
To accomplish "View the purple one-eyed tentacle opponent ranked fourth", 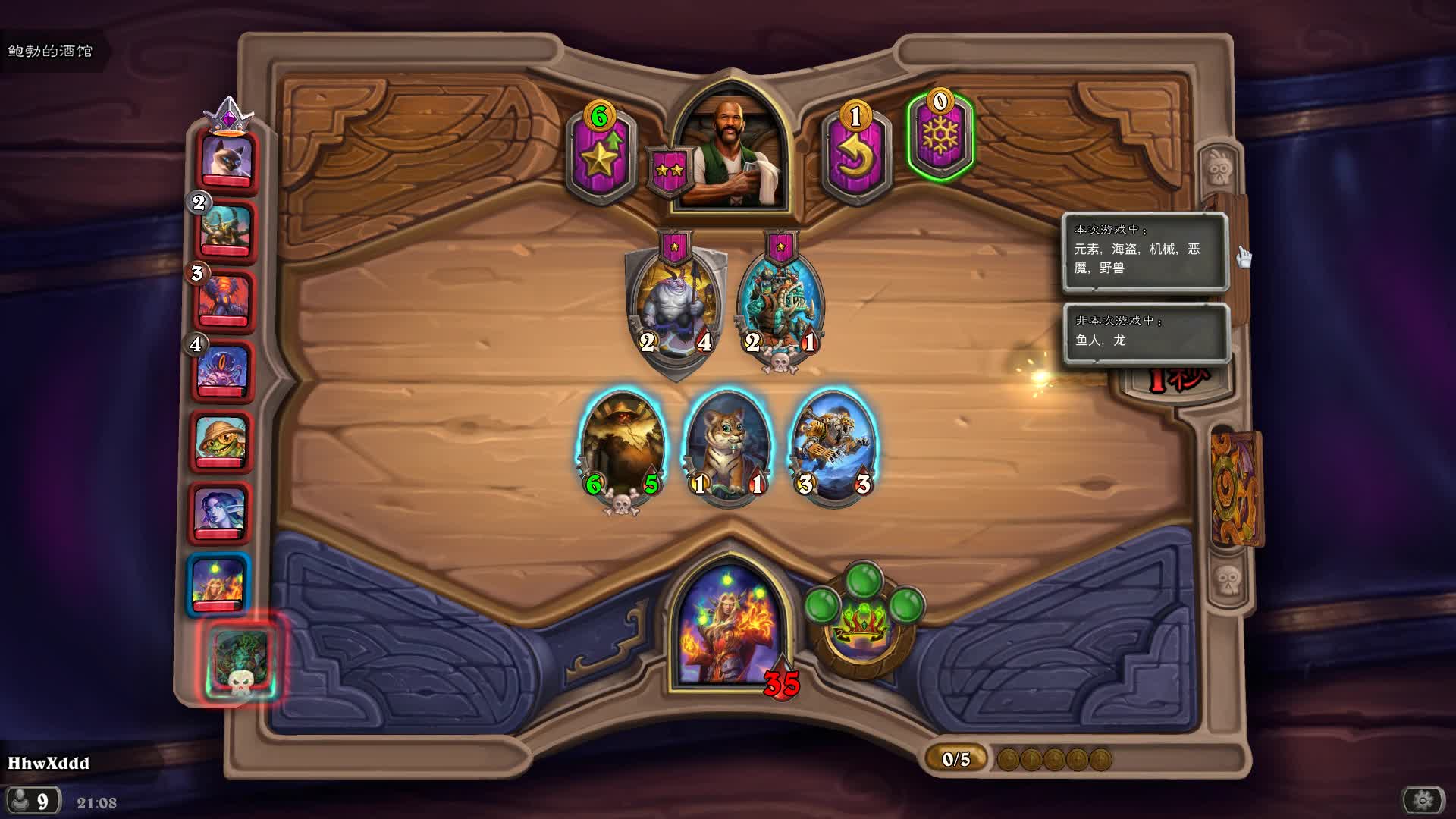I will point(222,372).
